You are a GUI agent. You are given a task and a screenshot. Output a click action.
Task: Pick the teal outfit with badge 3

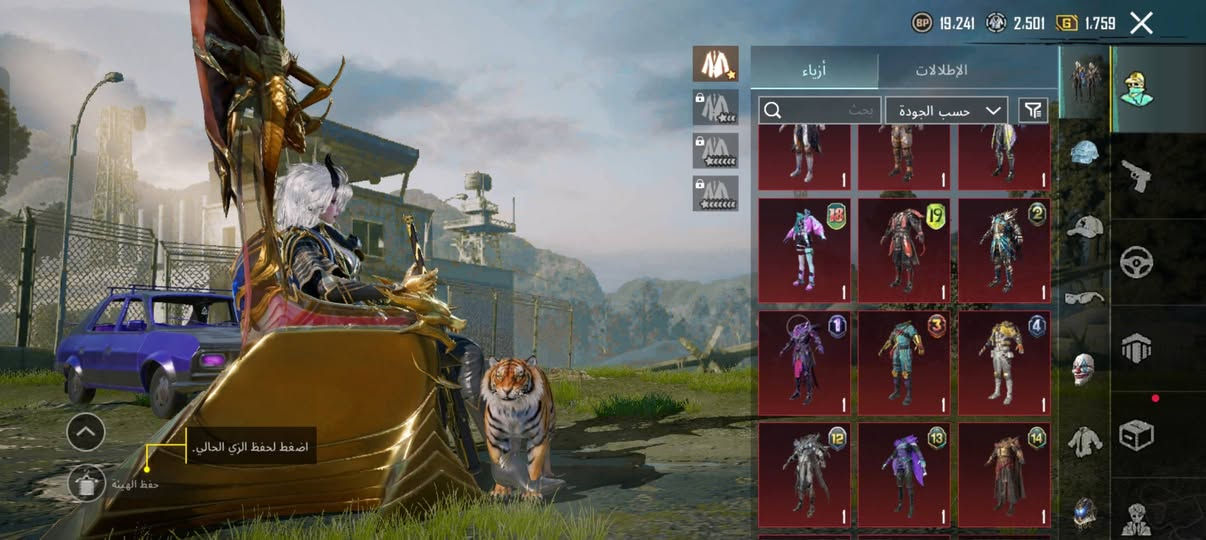[x=904, y=363]
